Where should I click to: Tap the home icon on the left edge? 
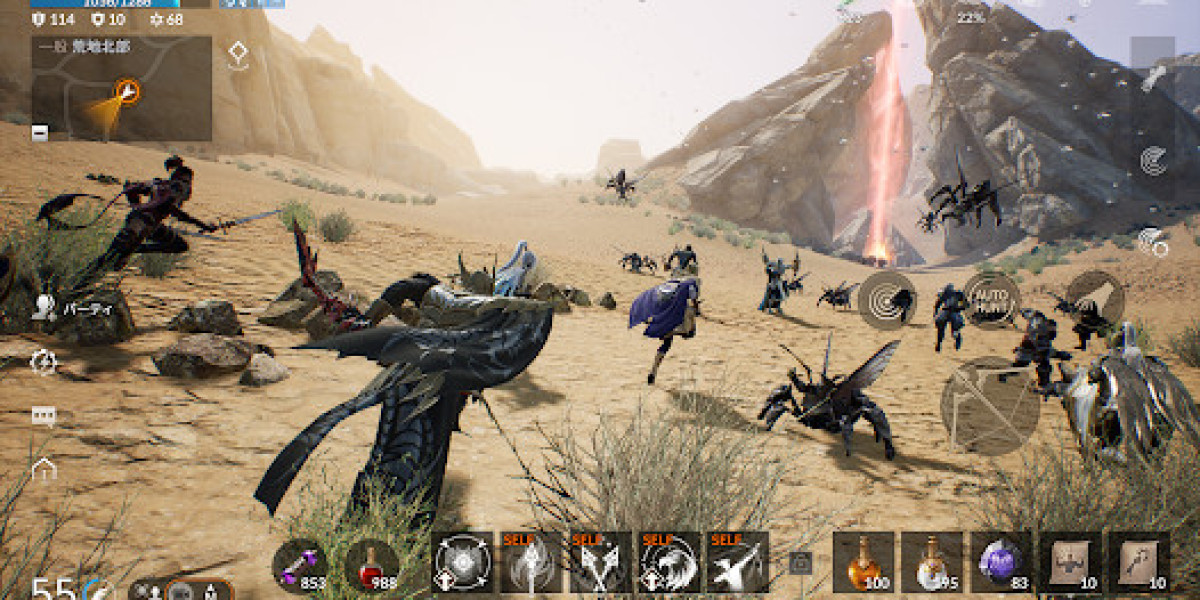coord(43,468)
